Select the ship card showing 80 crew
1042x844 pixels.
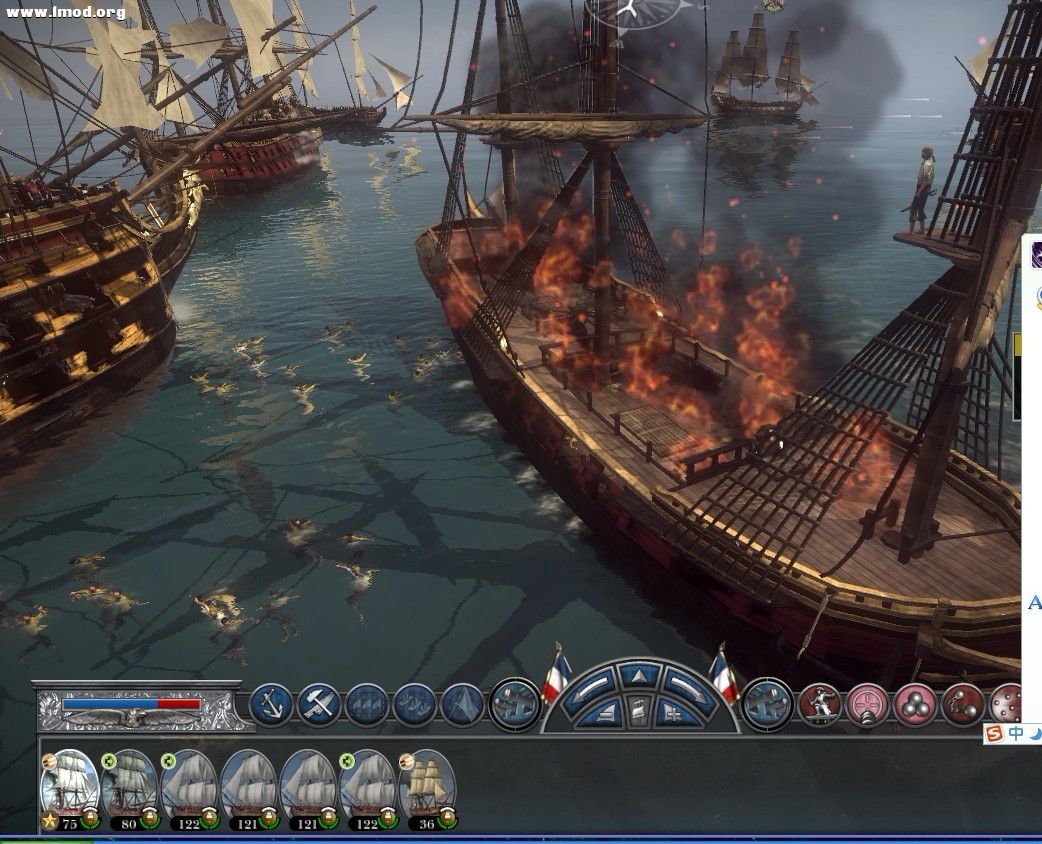[x=129, y=786]
